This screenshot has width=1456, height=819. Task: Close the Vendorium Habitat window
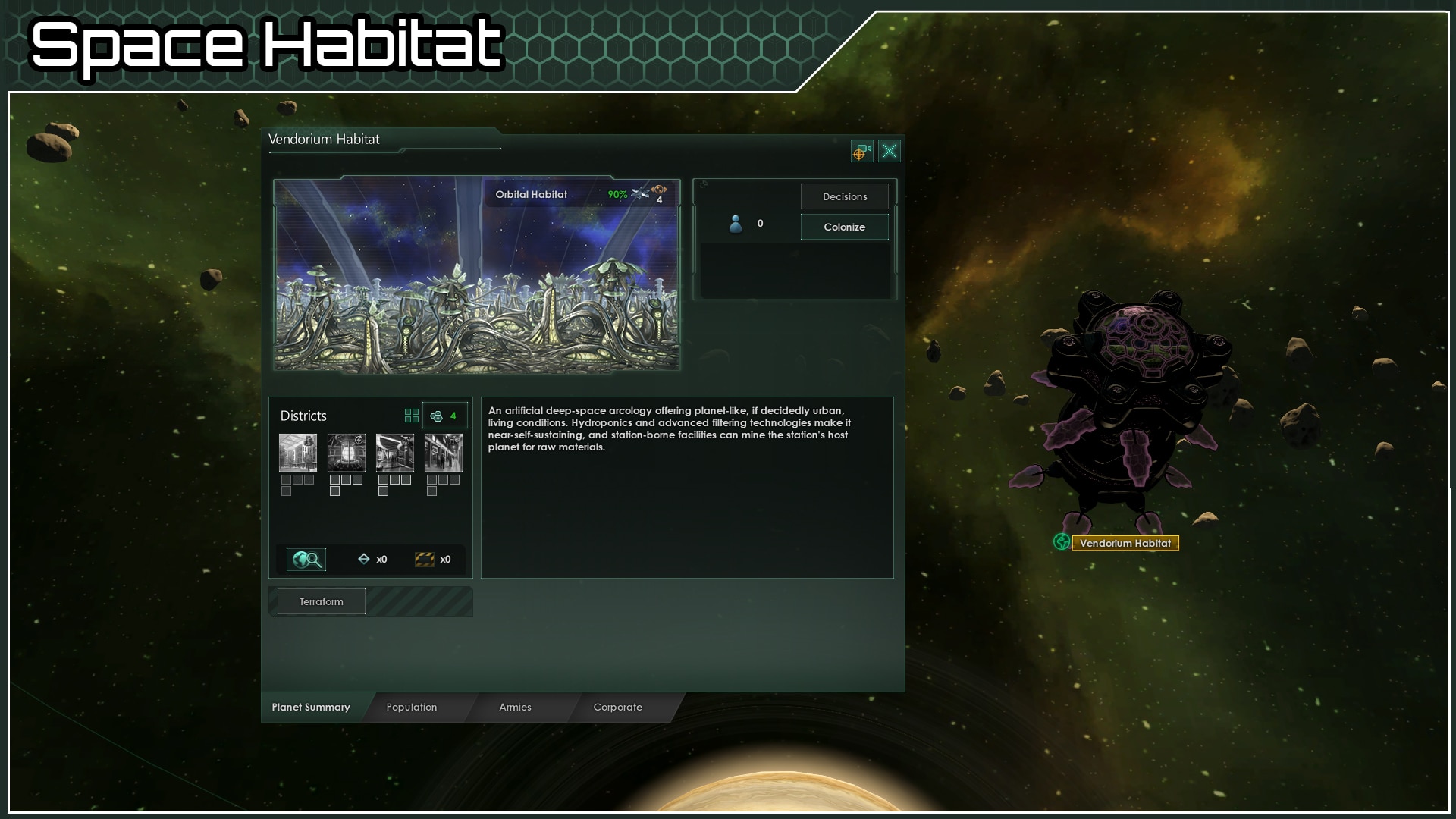coord(890,152)
